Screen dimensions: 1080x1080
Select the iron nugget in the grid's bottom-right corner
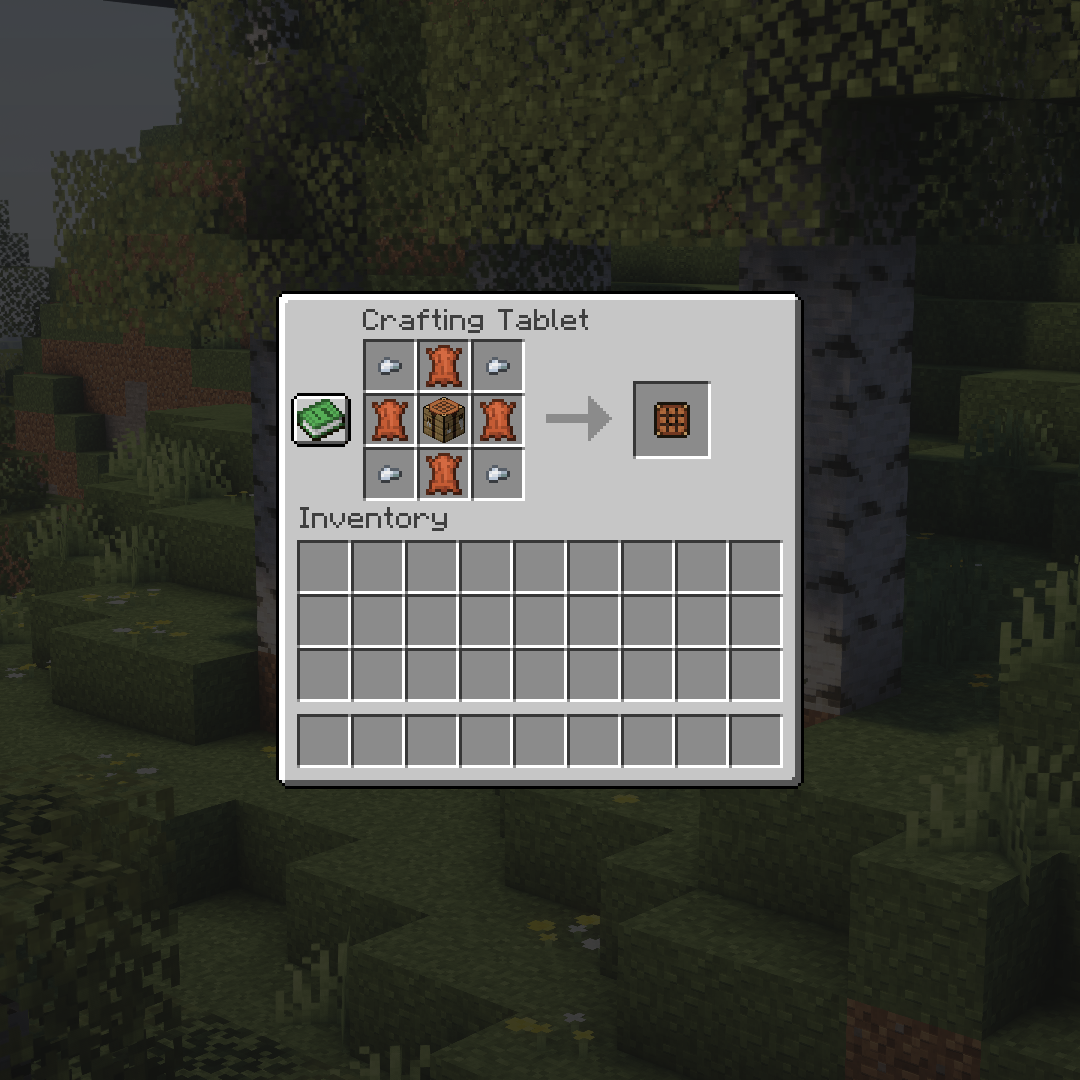[x=498, y=474]
